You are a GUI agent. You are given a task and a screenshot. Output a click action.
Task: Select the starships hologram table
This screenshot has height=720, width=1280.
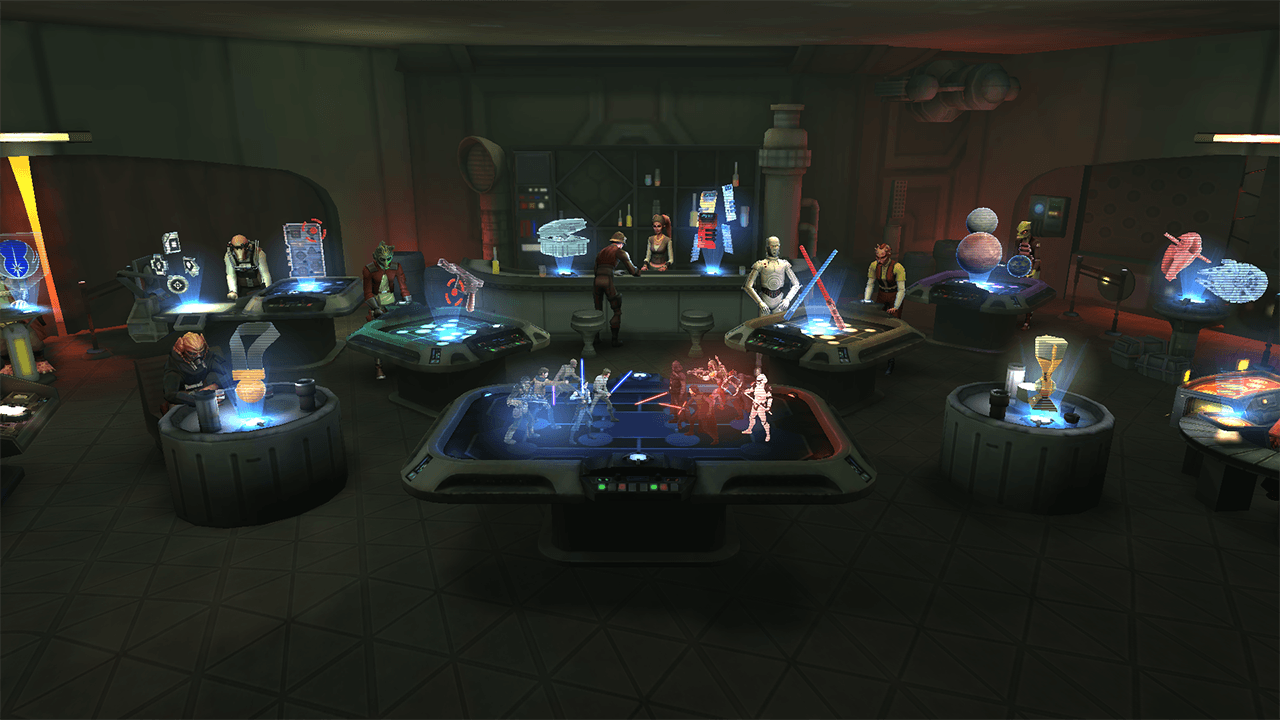(x=1212, y=265)
